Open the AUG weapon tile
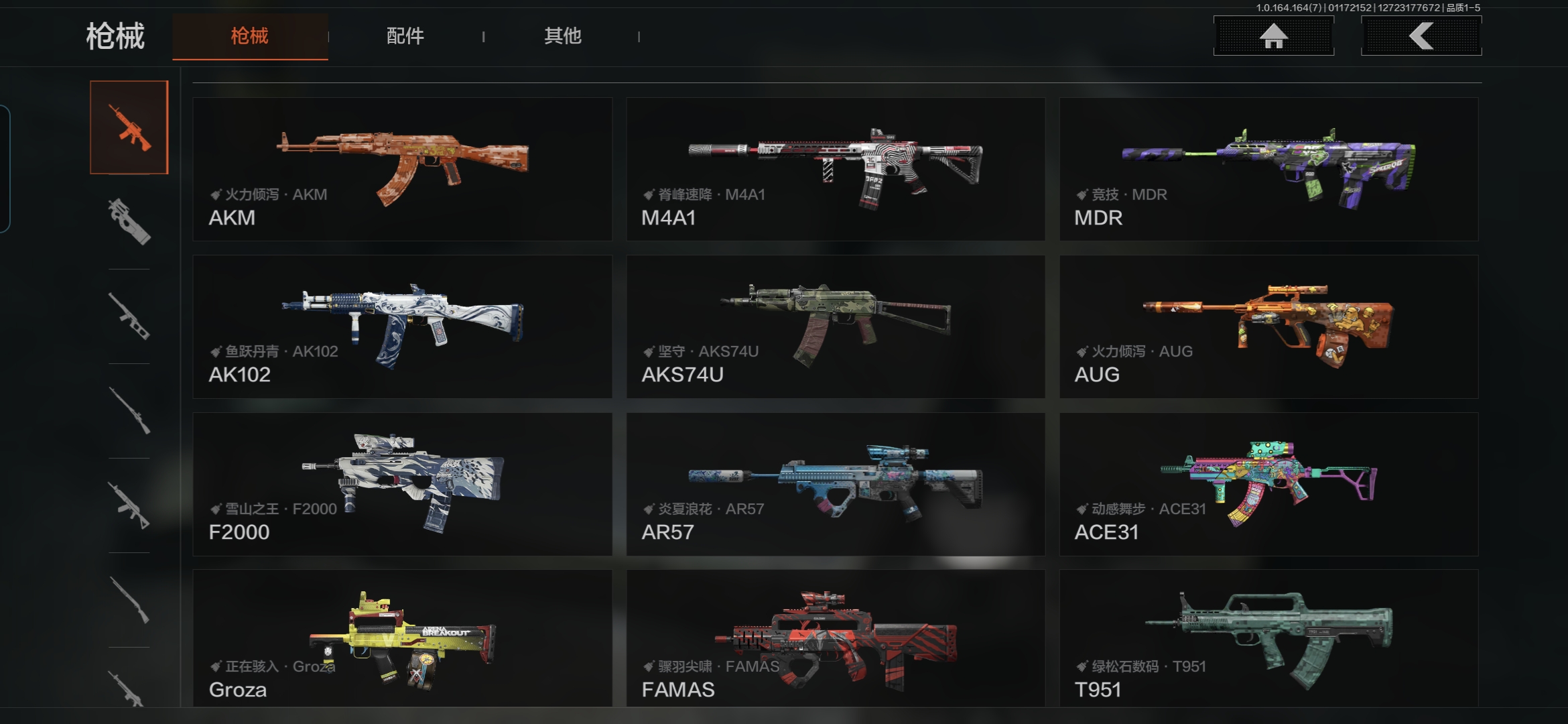Image resolution: width=1568 pixels, height=724 pixels. [x=1268, y=326]
